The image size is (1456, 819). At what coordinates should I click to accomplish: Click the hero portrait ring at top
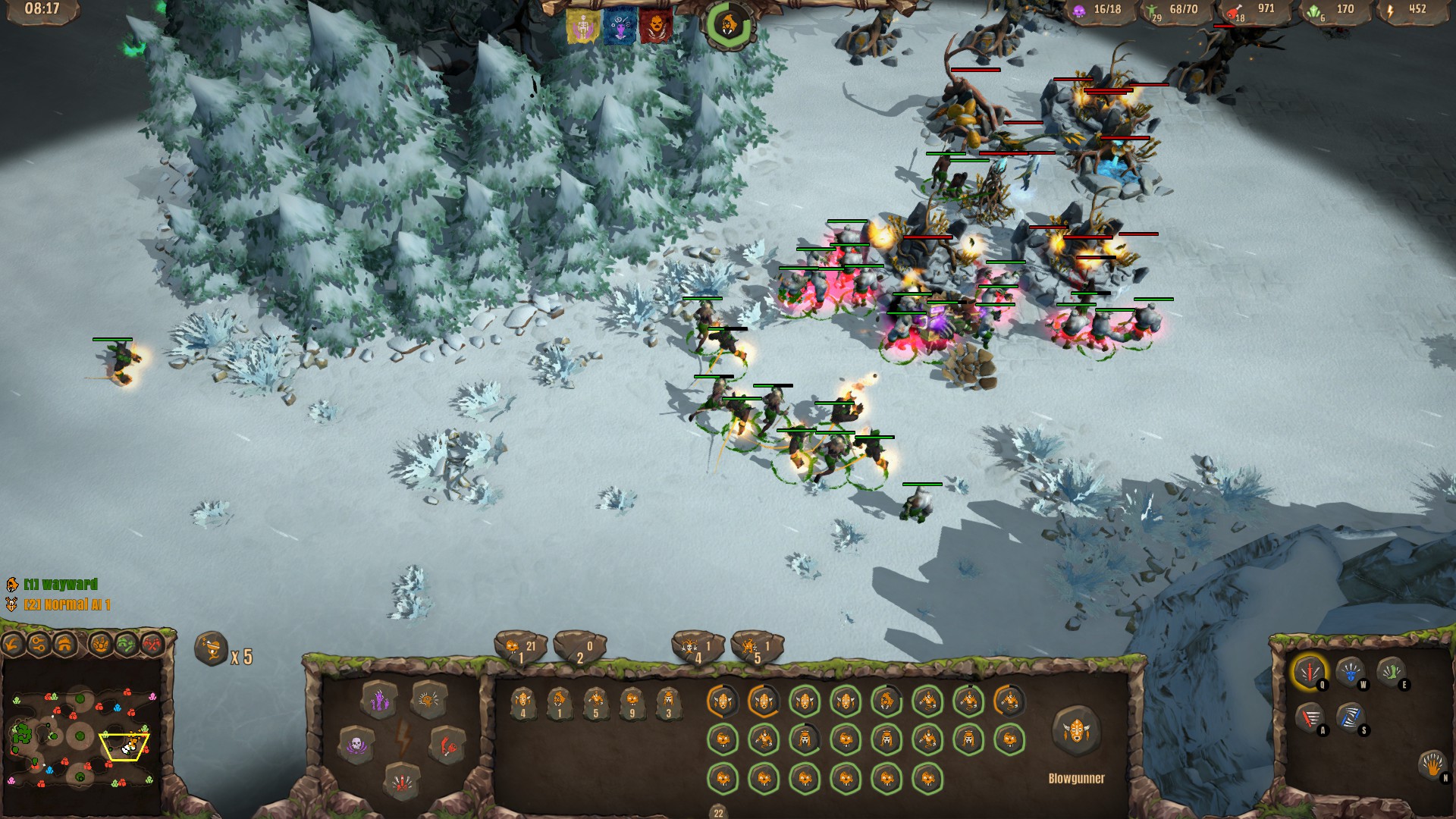pos(728,24)
